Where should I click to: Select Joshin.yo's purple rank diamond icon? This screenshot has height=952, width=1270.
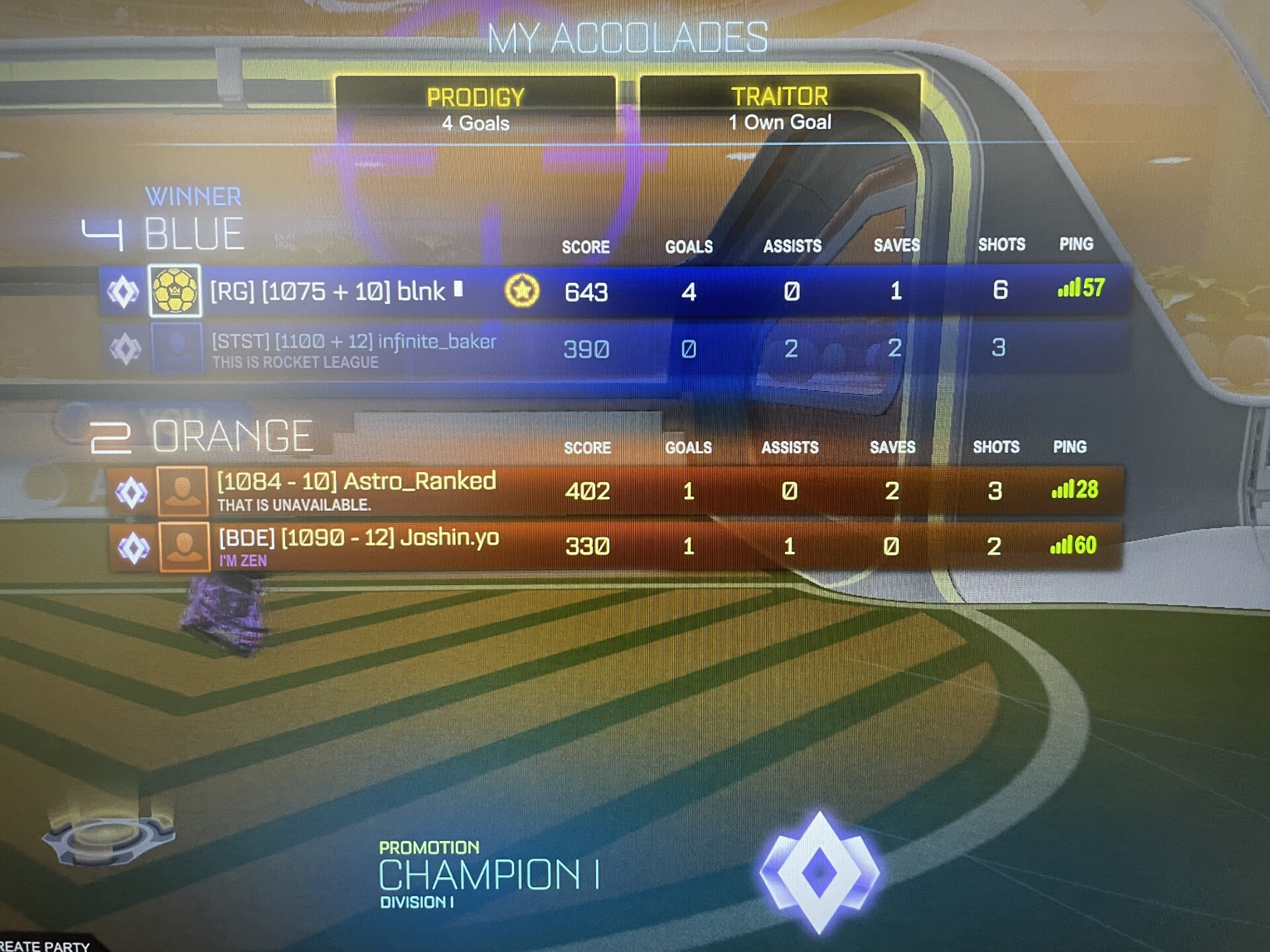pos(131,547)
